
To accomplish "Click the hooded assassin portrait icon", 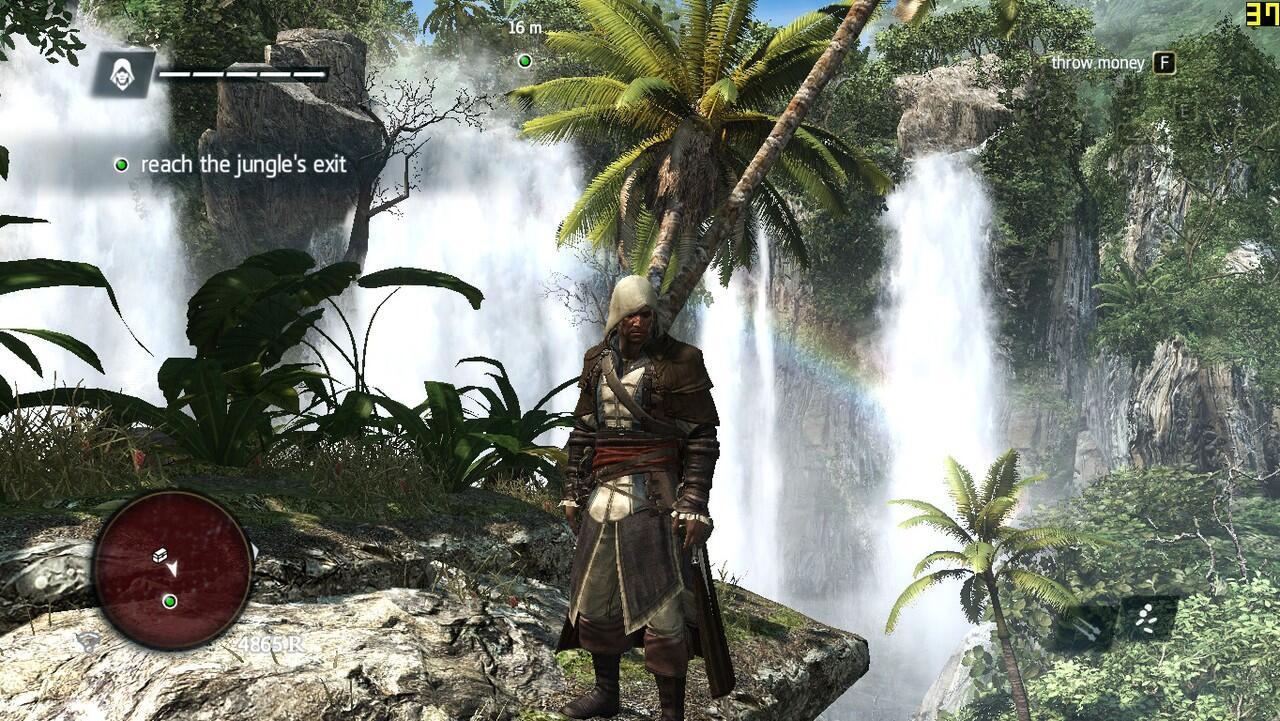I will (x=124, y=74).
